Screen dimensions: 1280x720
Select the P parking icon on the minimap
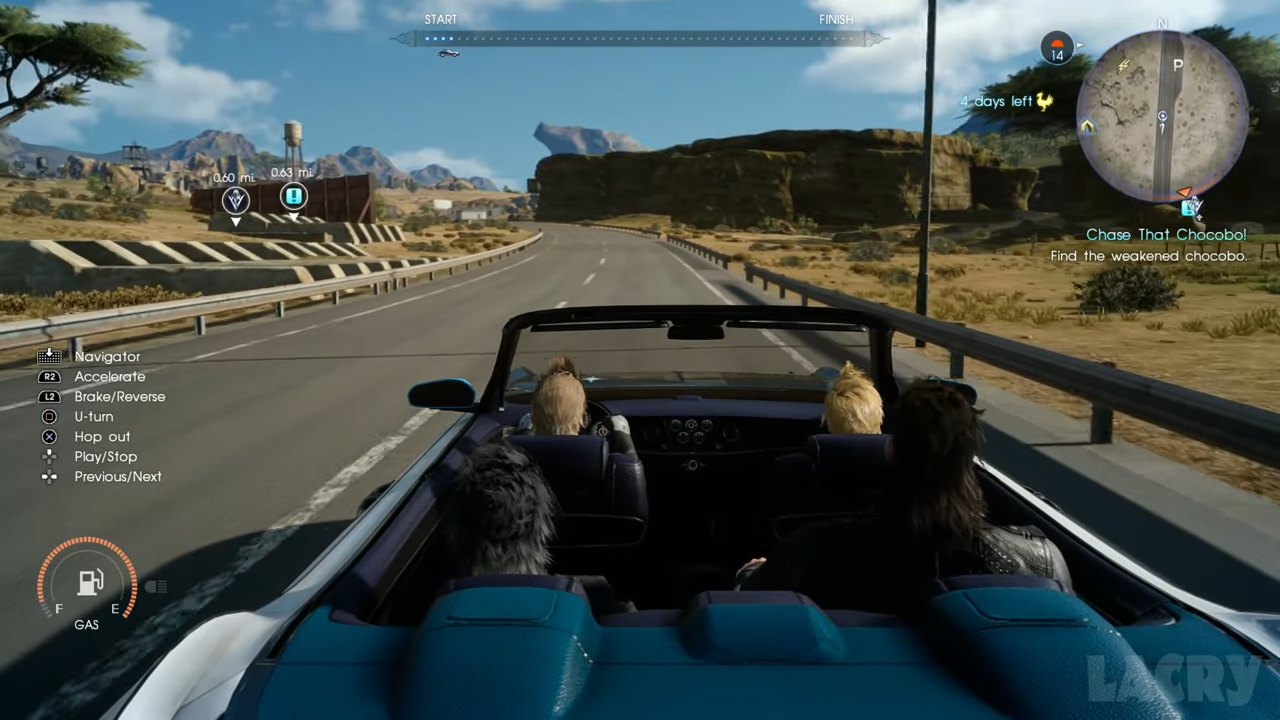(x=1178, y=64)
